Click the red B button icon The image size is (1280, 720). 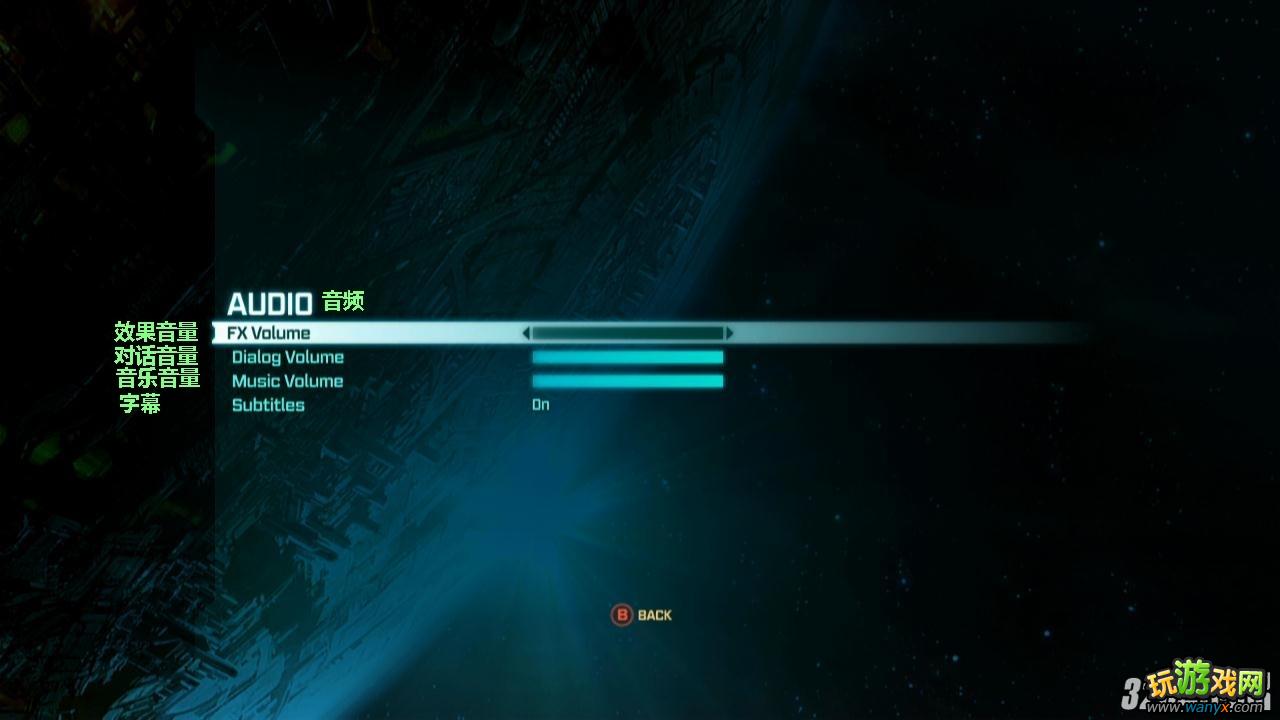click(622, 614)
